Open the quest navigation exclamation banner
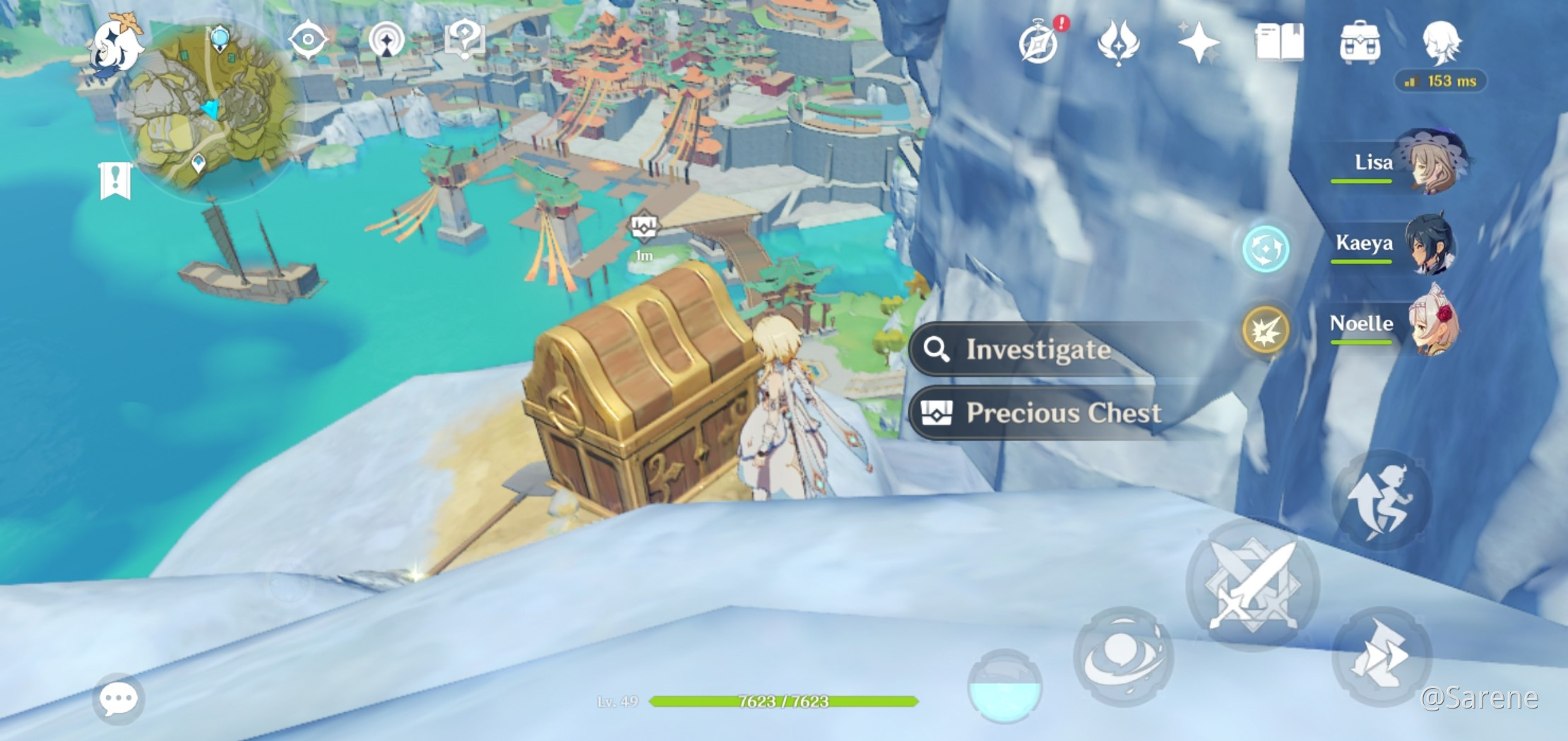 tap(115, 181)
